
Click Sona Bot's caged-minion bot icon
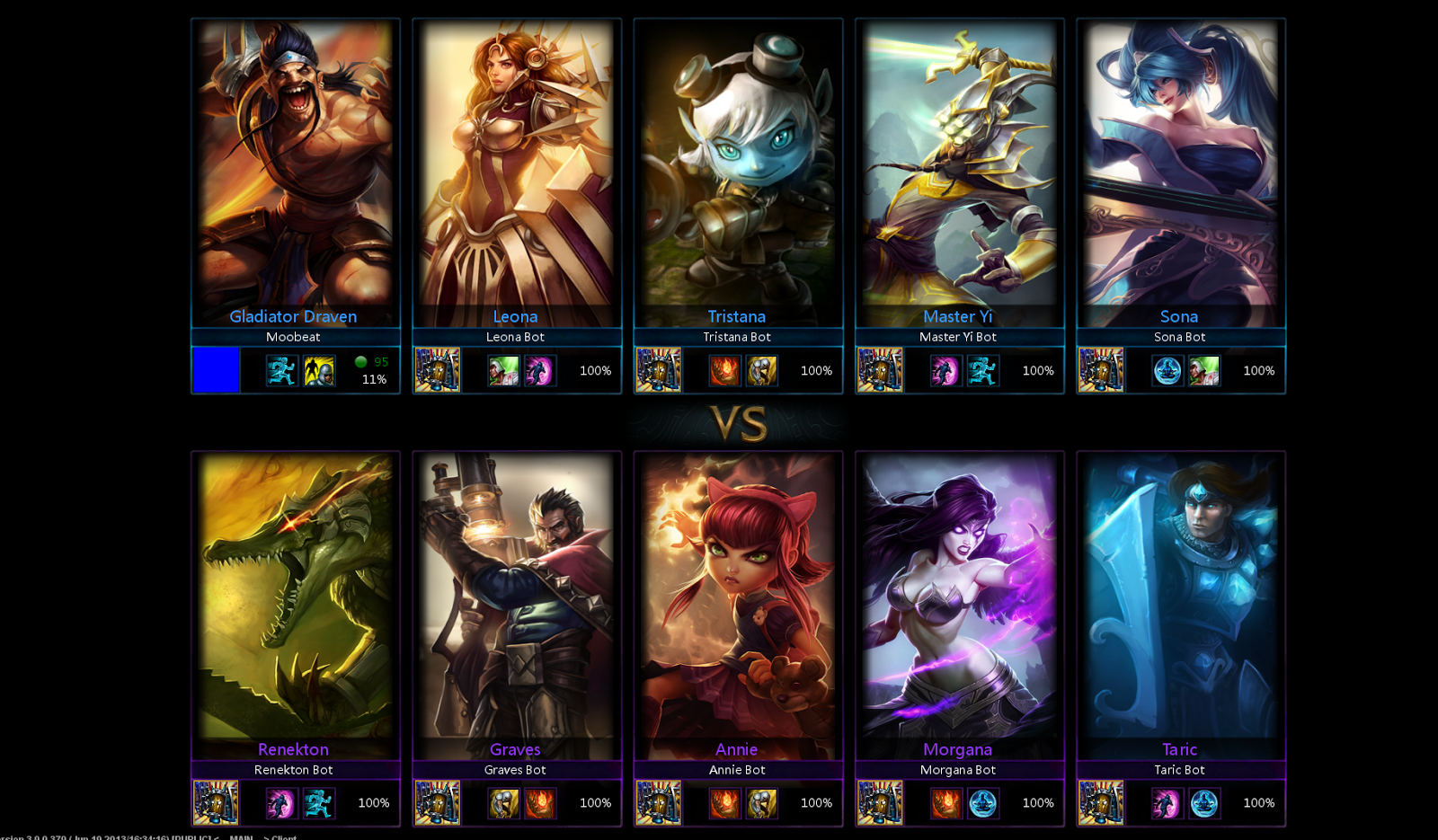pyautogui.click(x=1101, y=369)
